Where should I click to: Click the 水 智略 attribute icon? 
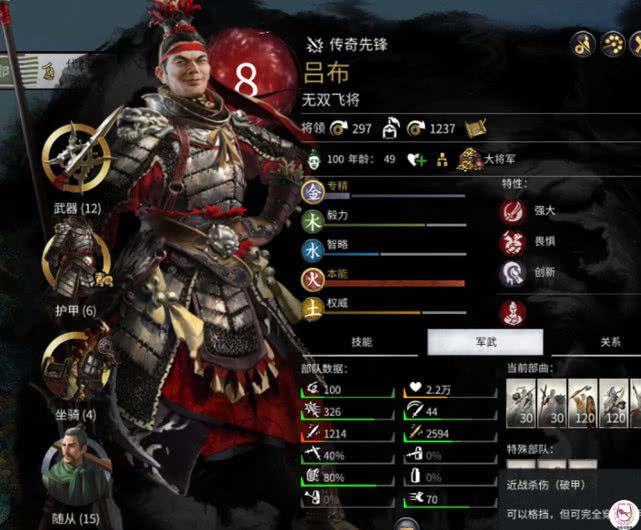pyautogui.click(x=312, y=246)
